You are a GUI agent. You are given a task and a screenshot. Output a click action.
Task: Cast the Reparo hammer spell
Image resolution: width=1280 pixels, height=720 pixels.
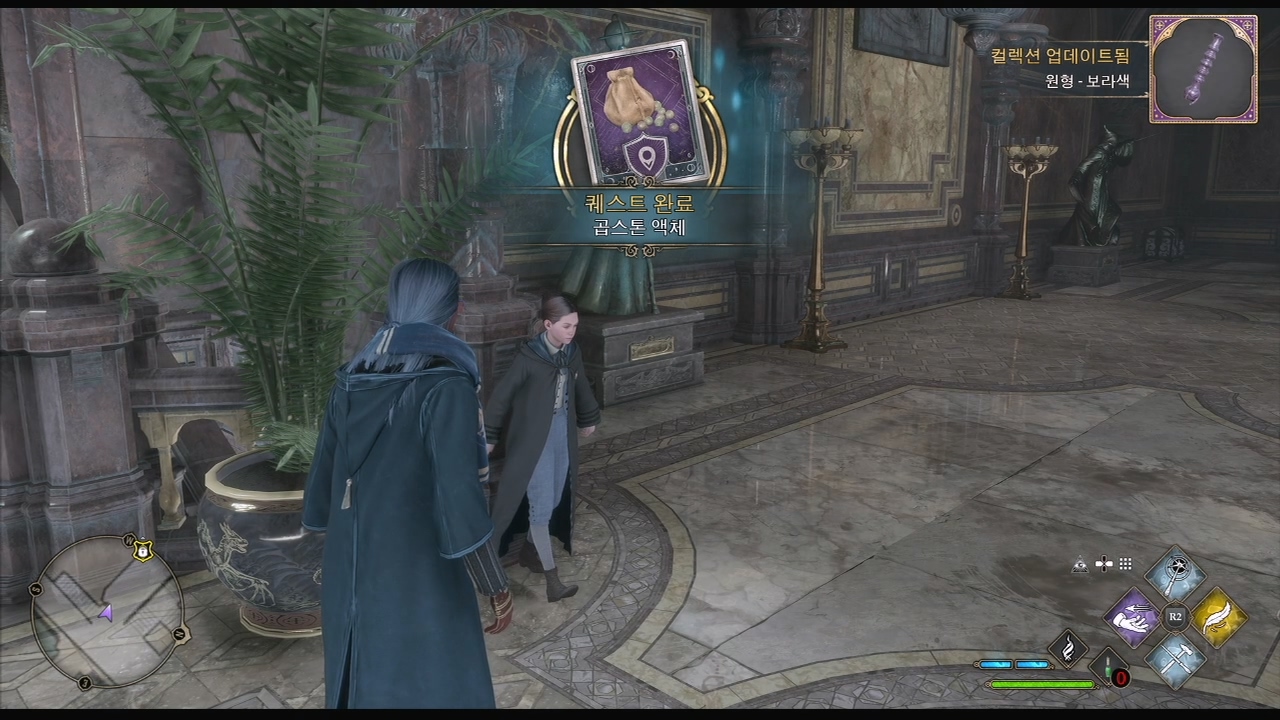click(1174, 659)
